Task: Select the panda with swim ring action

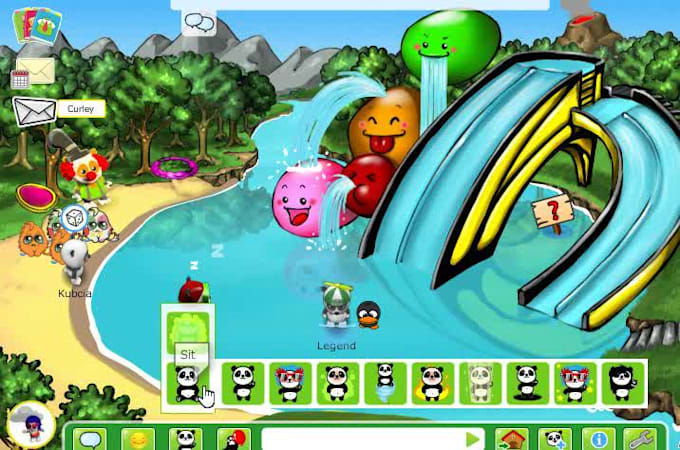Action: pos(432,382)
